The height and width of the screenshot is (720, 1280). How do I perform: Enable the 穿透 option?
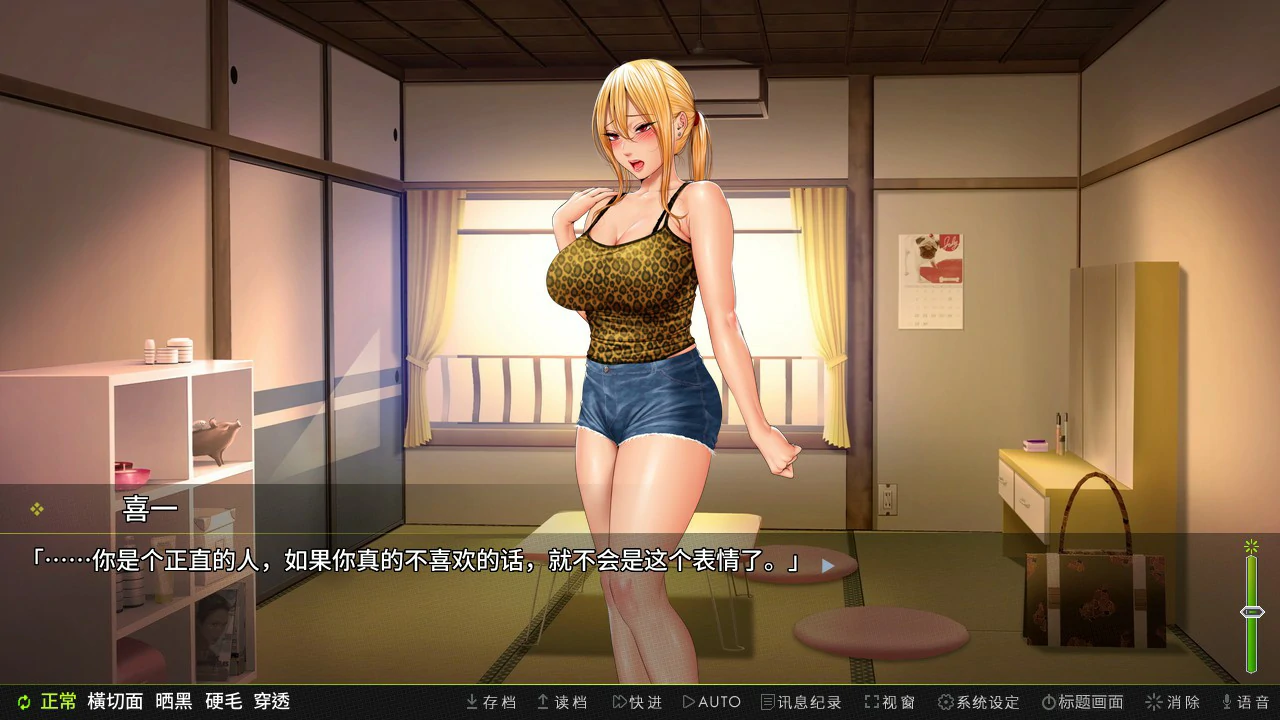tap(272, 702)
